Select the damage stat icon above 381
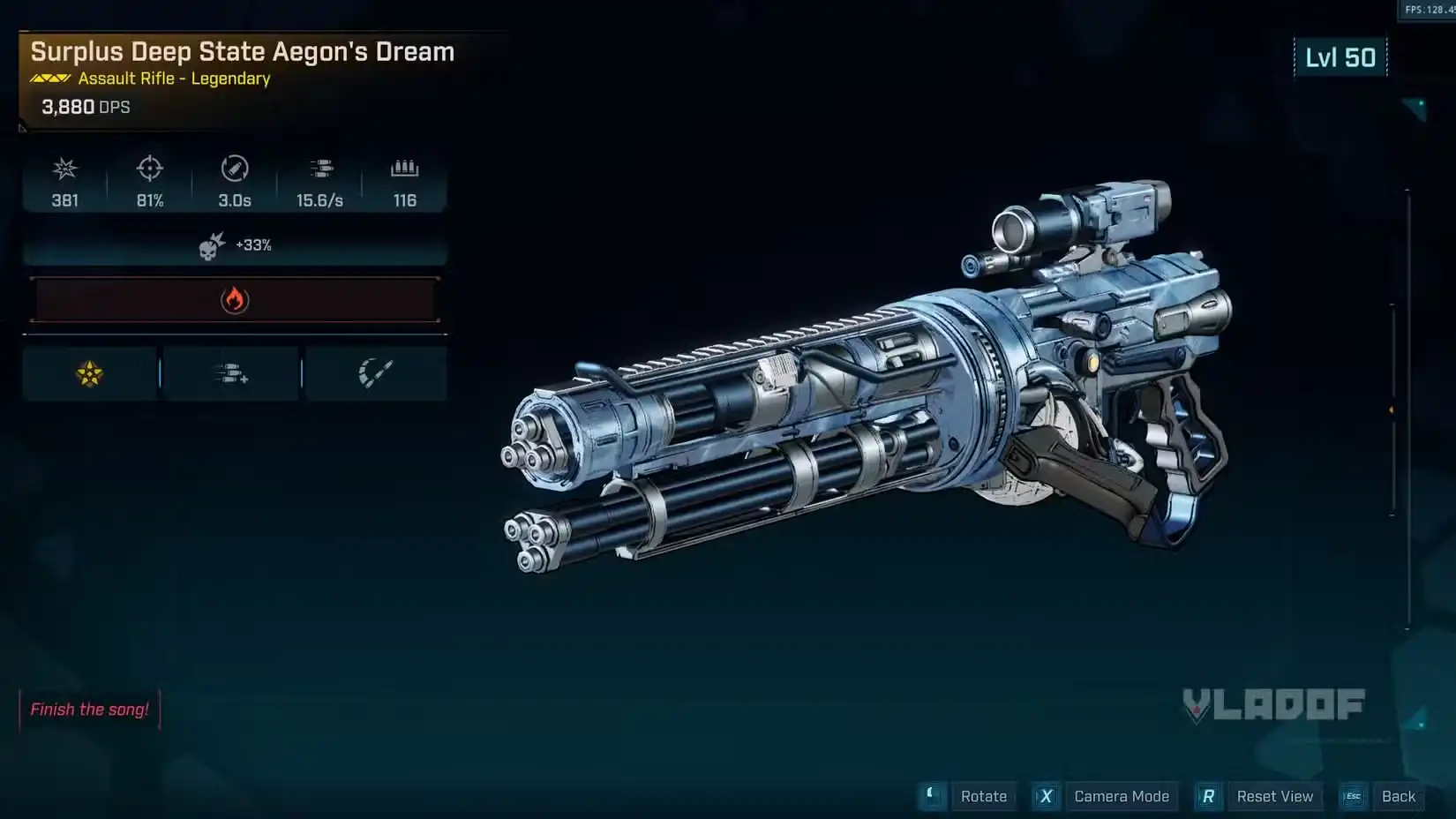The width and height of the screenshot is (1456, 819). tap(64, 169)
